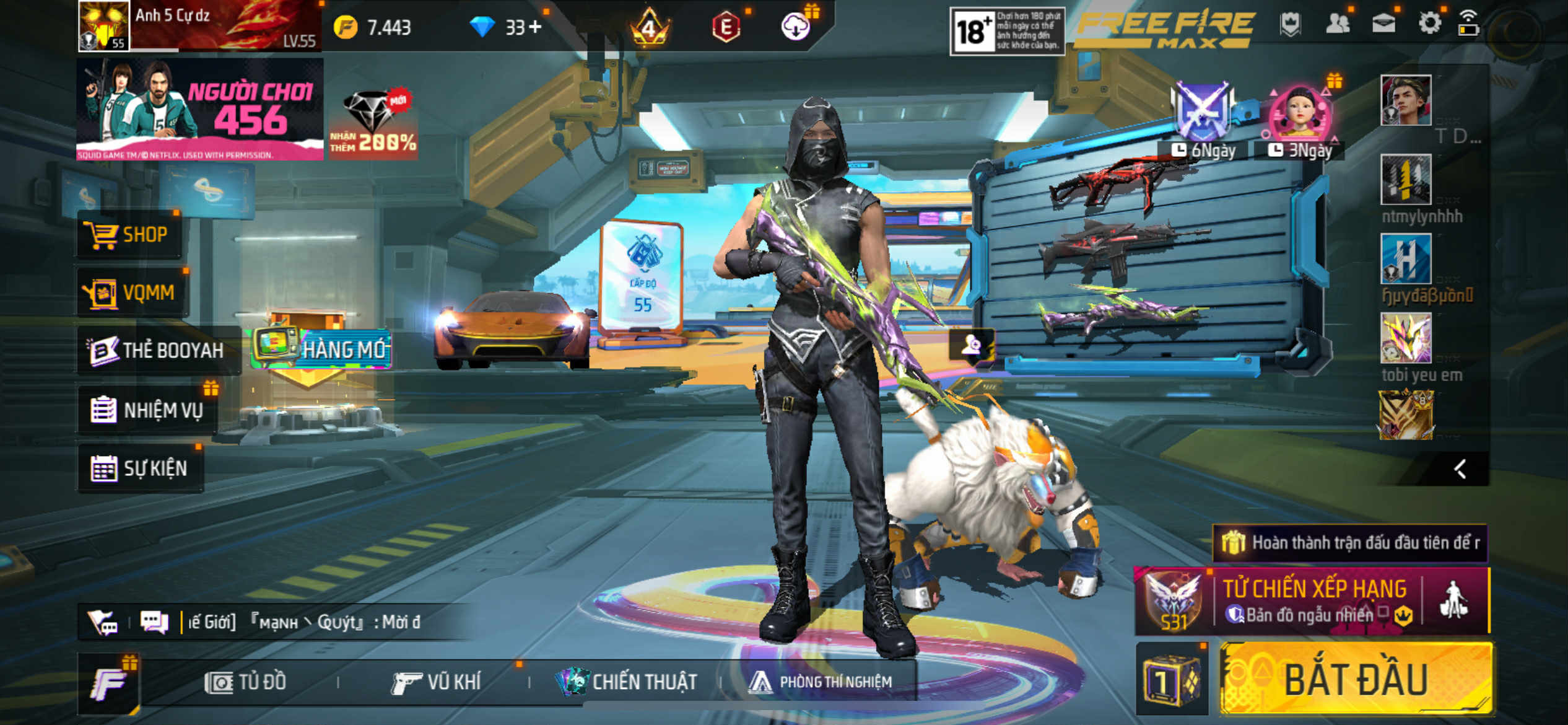The height and width of the screenshot is (725, 1568).
Task: Open THẺ BOOYAH pass
Action: (157, 351)
